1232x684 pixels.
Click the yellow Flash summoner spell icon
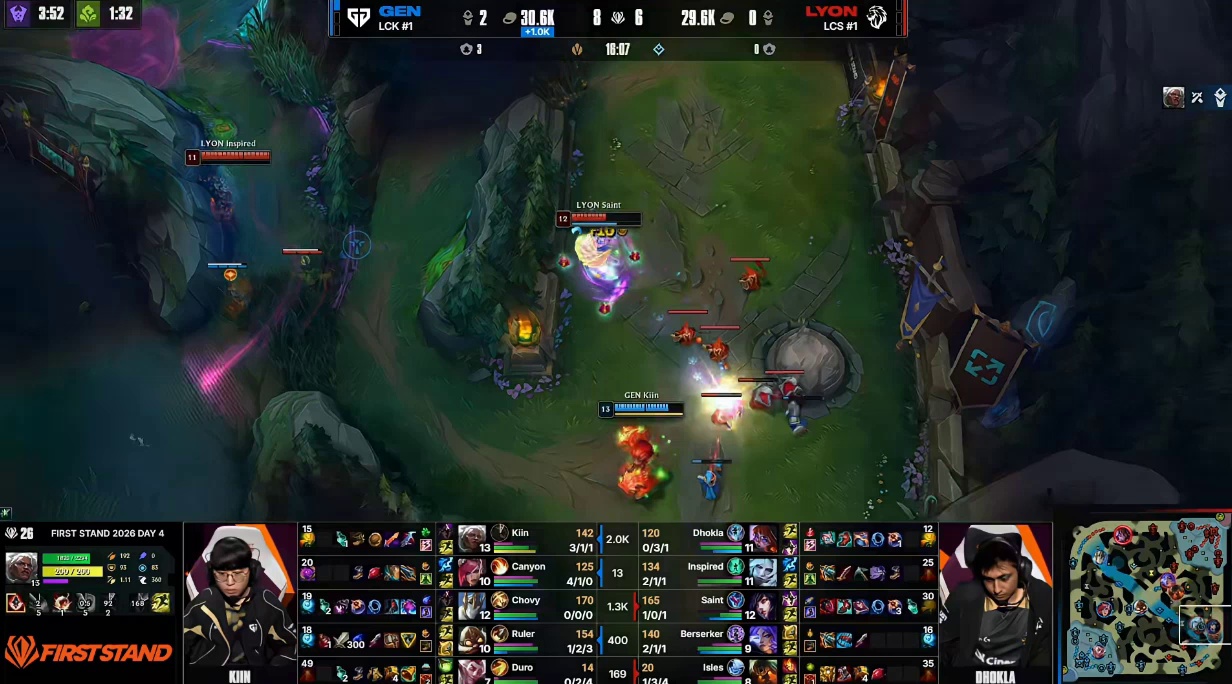click(x=160, y=602)
